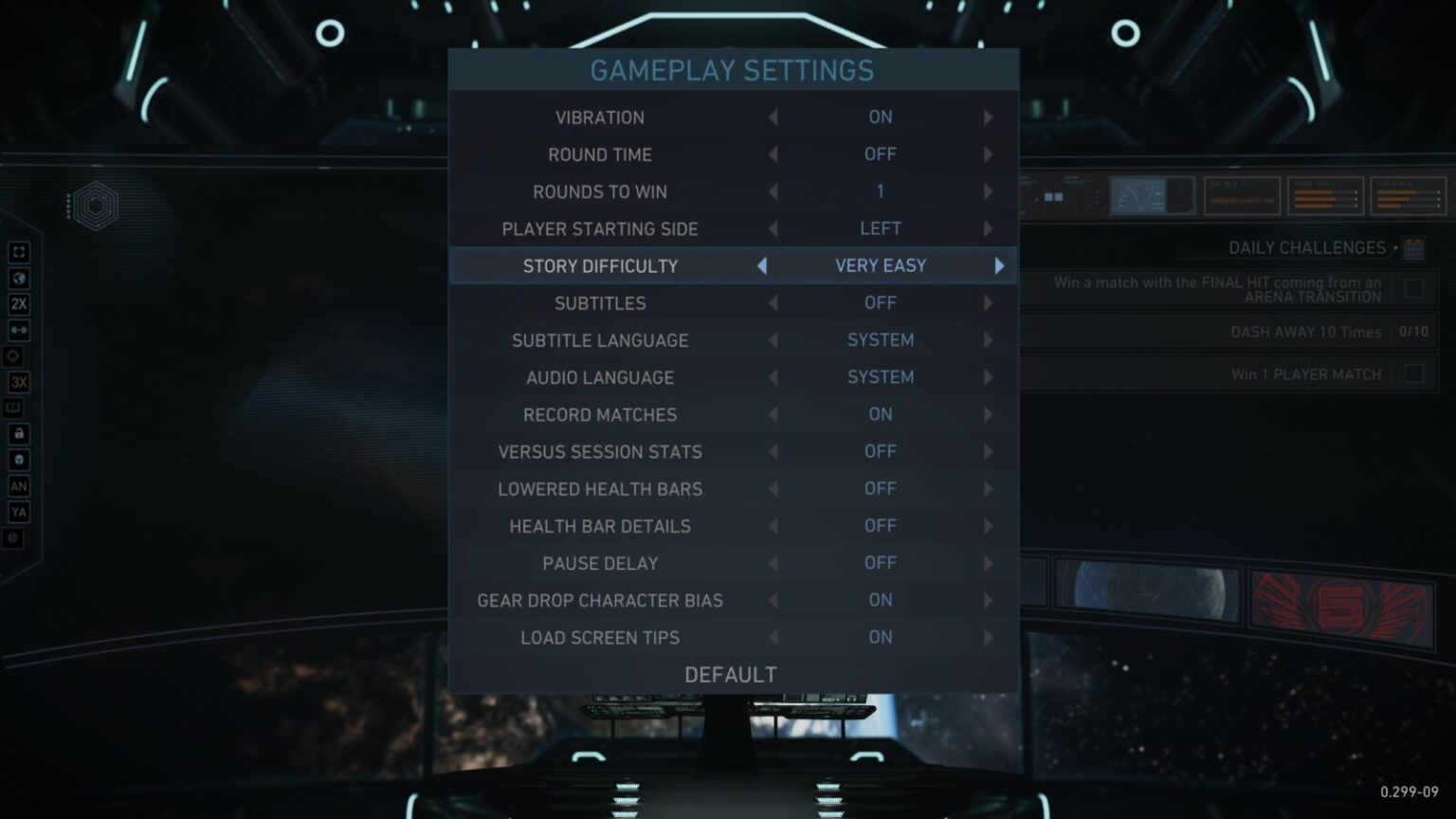Image resolution: width=1456 pixels, height=819 pixels.
Task: Select the 2X speed icon on the sidebar
Action: (18, 304)
